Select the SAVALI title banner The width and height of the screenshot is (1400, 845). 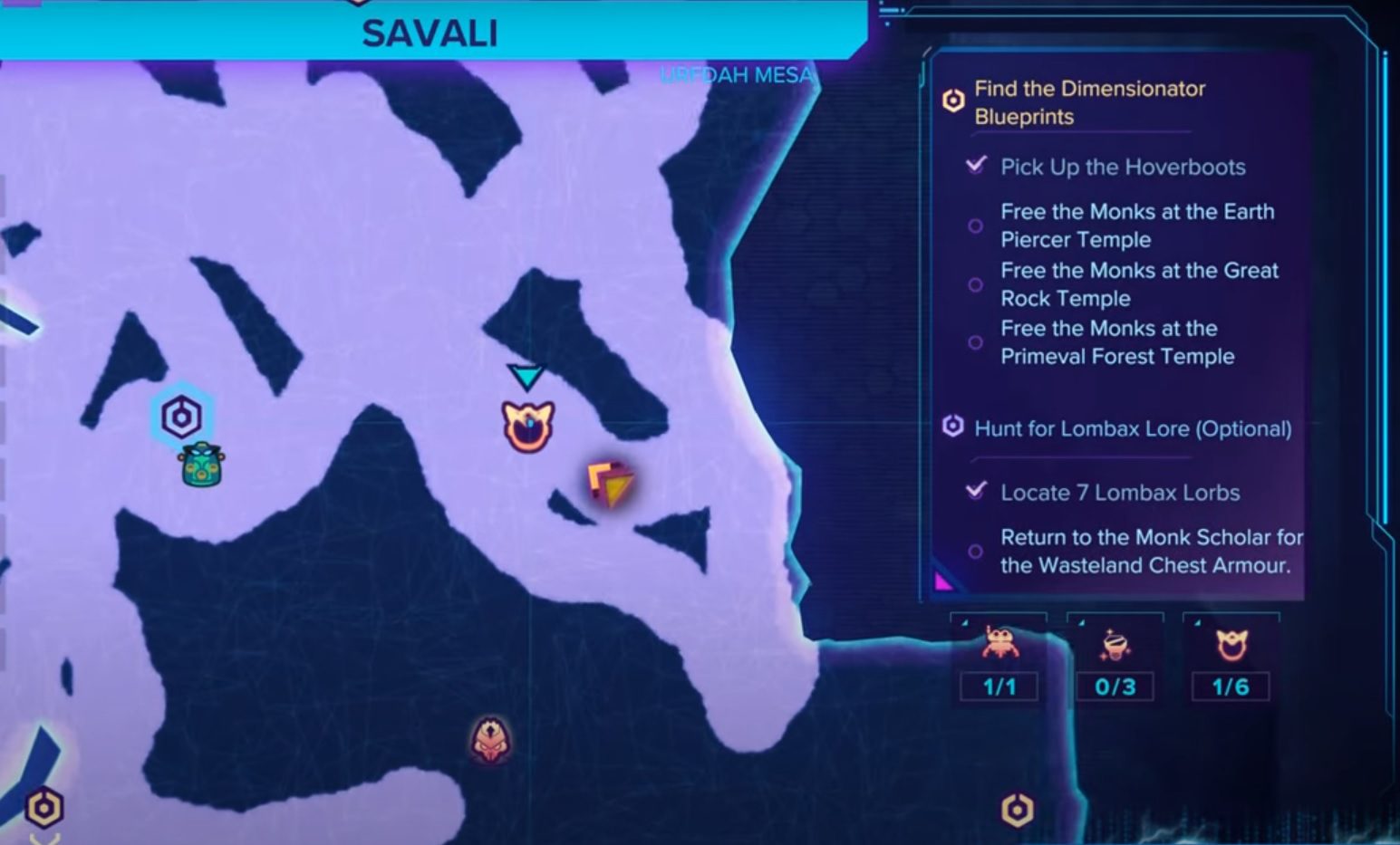pos(428,33)
